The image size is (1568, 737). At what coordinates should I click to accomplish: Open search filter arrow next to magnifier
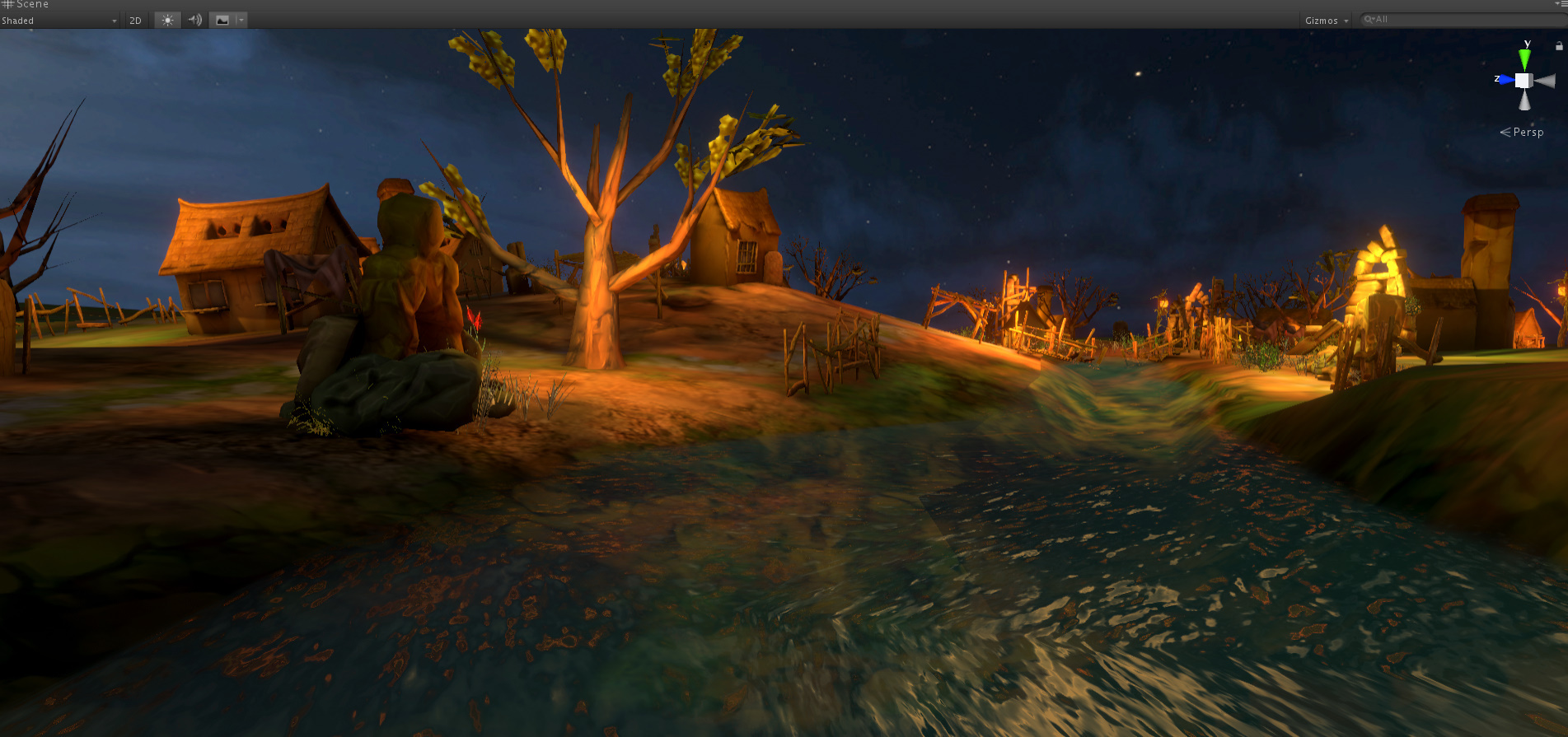tap(1374, 20)
